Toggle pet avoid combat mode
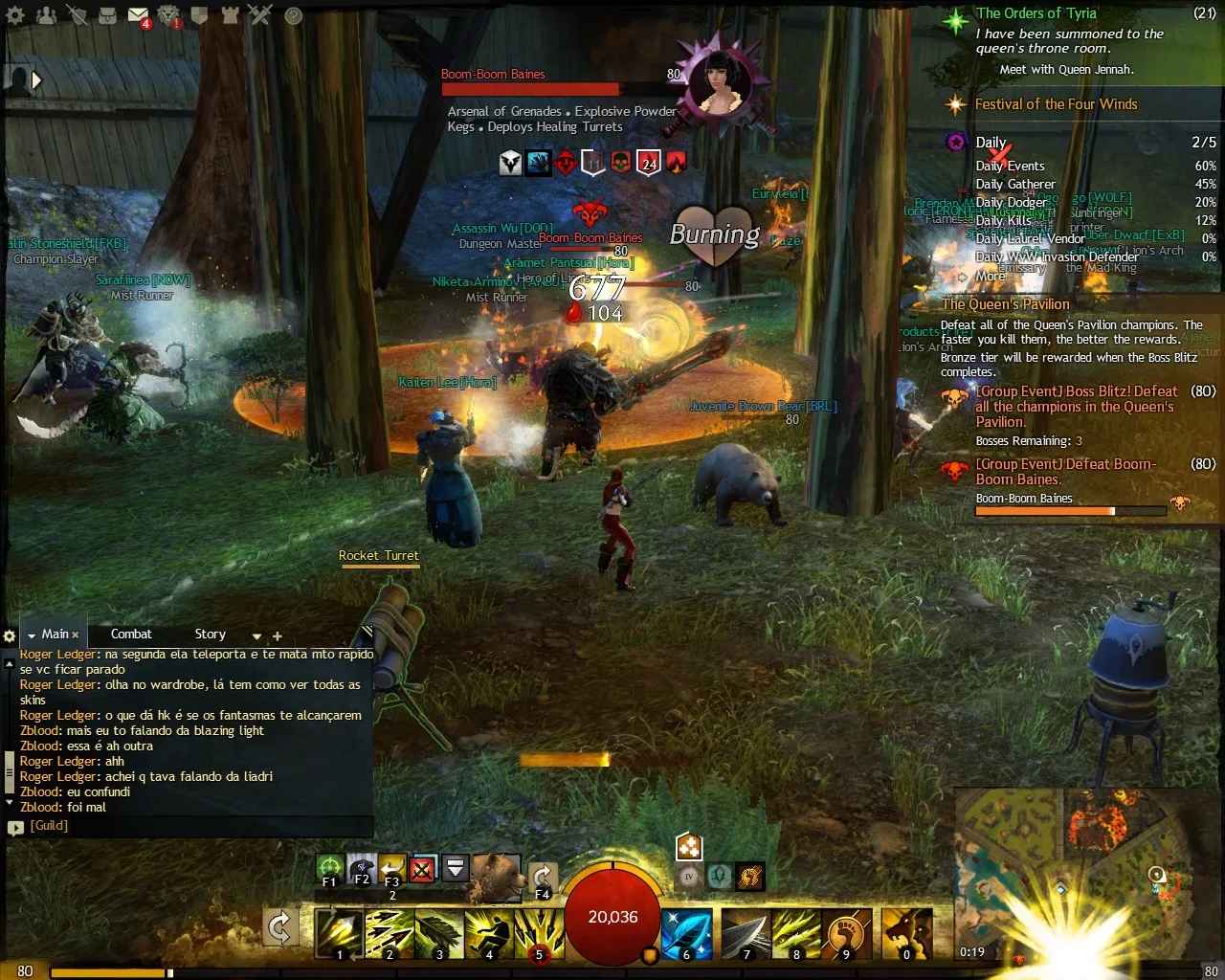 click(x=422, y=868)
